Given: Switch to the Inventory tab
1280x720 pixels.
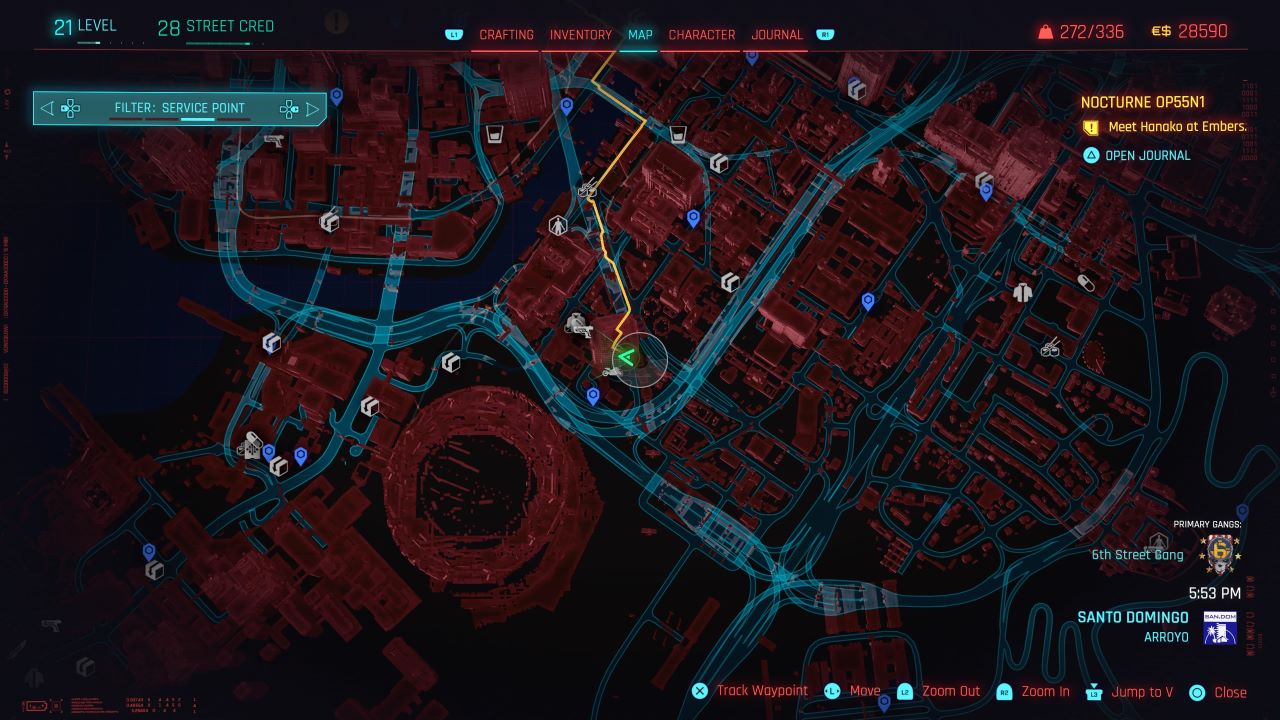Looking at the screenshot, I should click(x=581, y=34).
